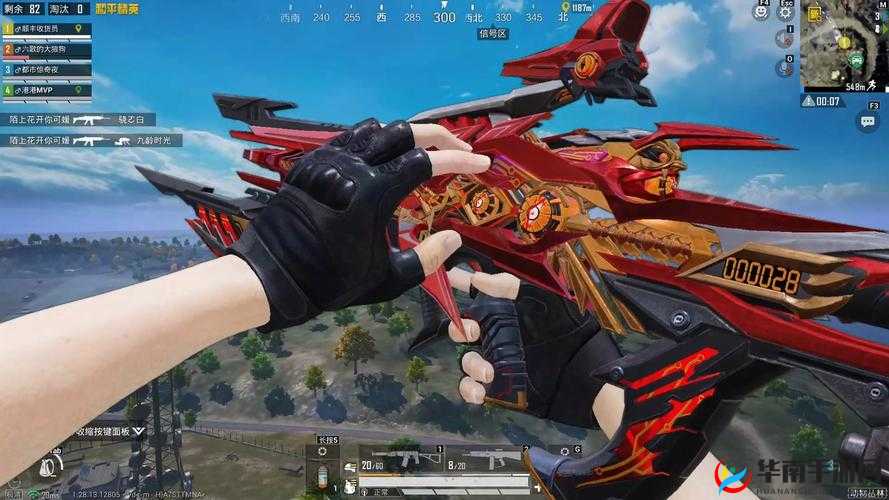The image size is (889, 500).
Task: Select teammate 港港MVP in the squad list
Action: 46,90
